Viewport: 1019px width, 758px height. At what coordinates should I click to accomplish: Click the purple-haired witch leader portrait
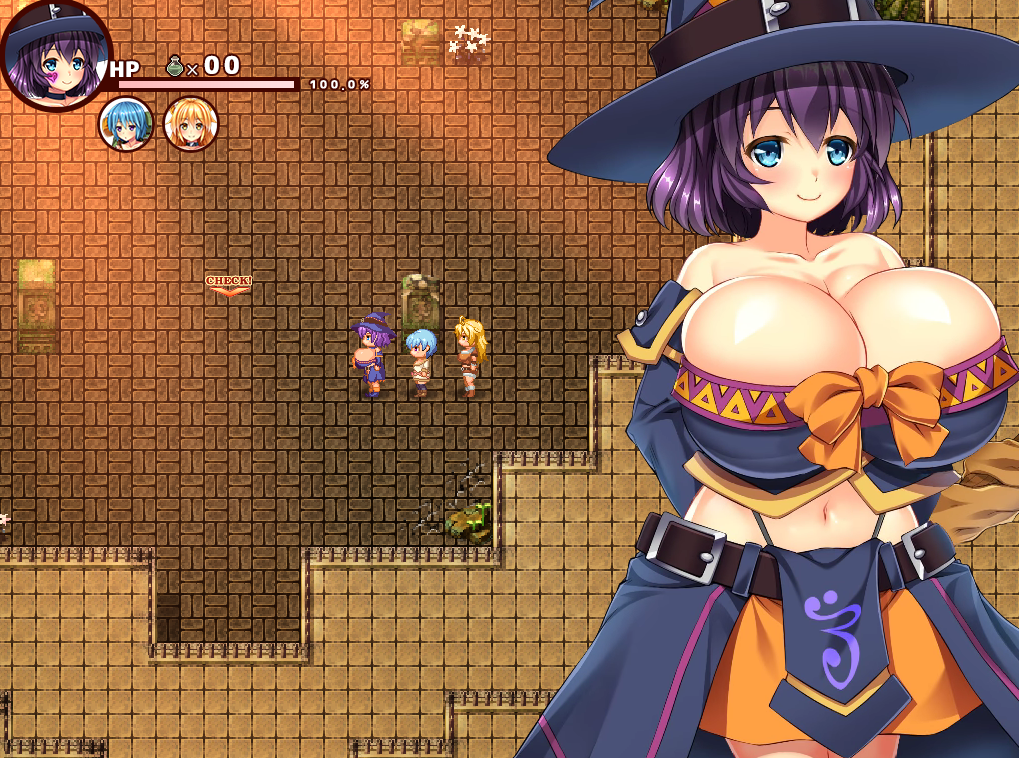pyautogui.click(x=55, y=55)
